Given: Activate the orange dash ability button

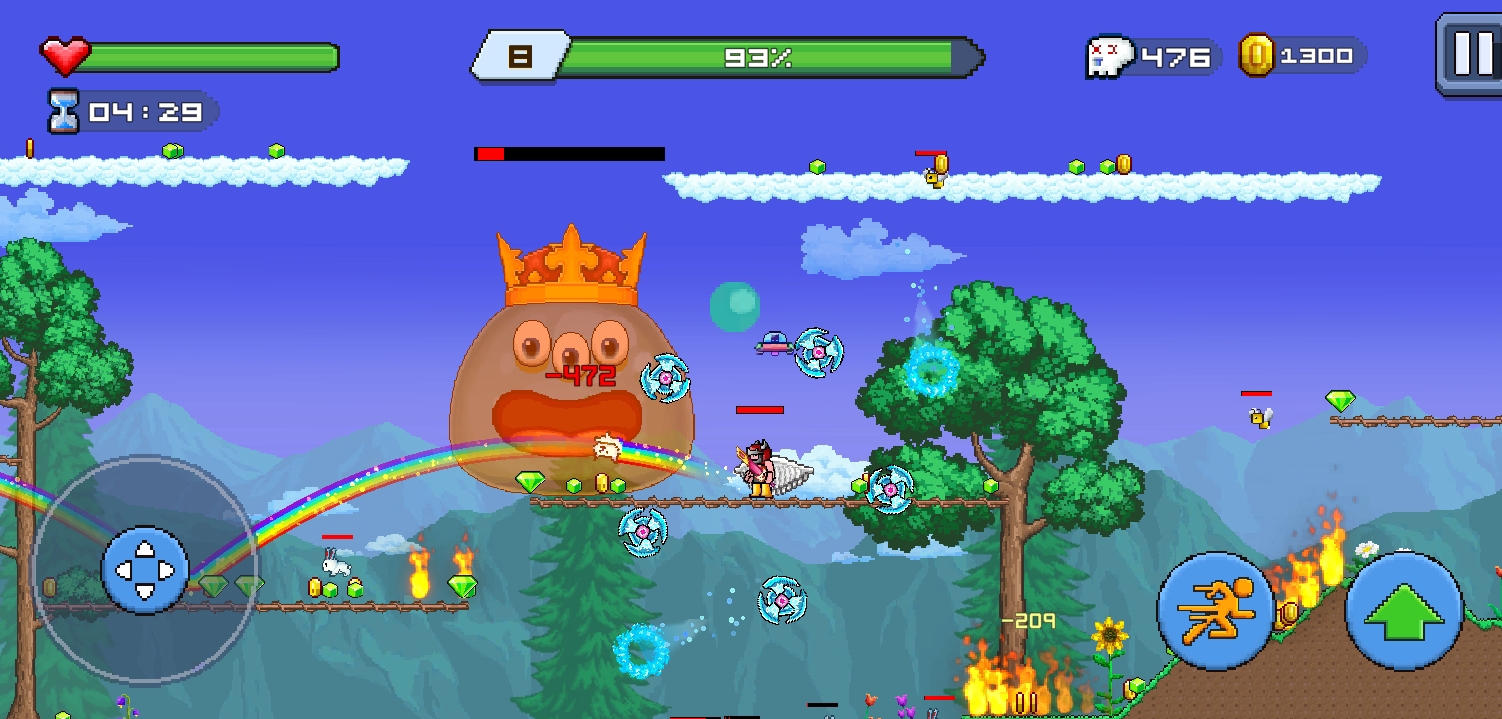Looking at the screenshot, I should pos(1216,610).
